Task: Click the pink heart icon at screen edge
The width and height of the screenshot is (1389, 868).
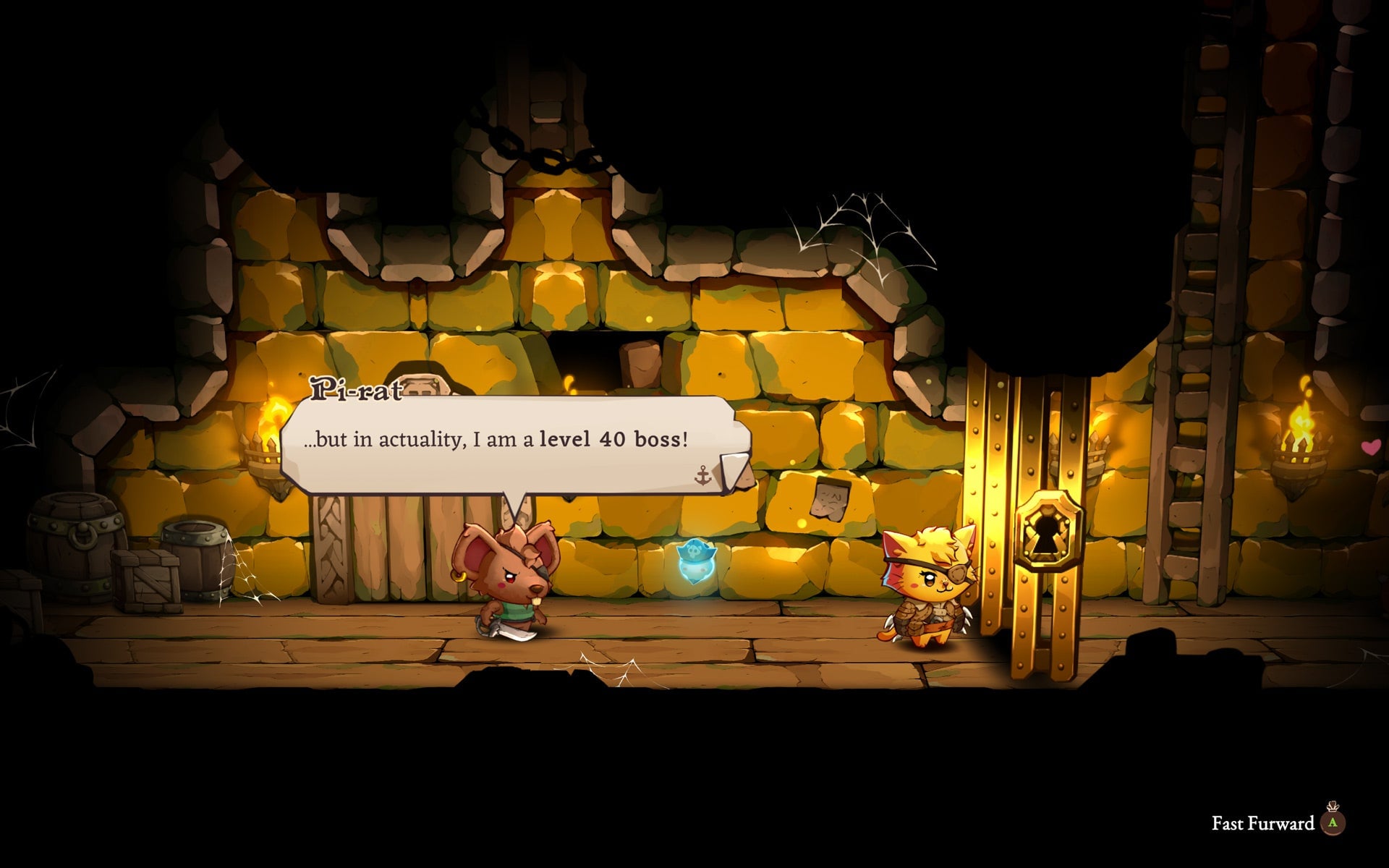Action: click(x=1369, y=447)
